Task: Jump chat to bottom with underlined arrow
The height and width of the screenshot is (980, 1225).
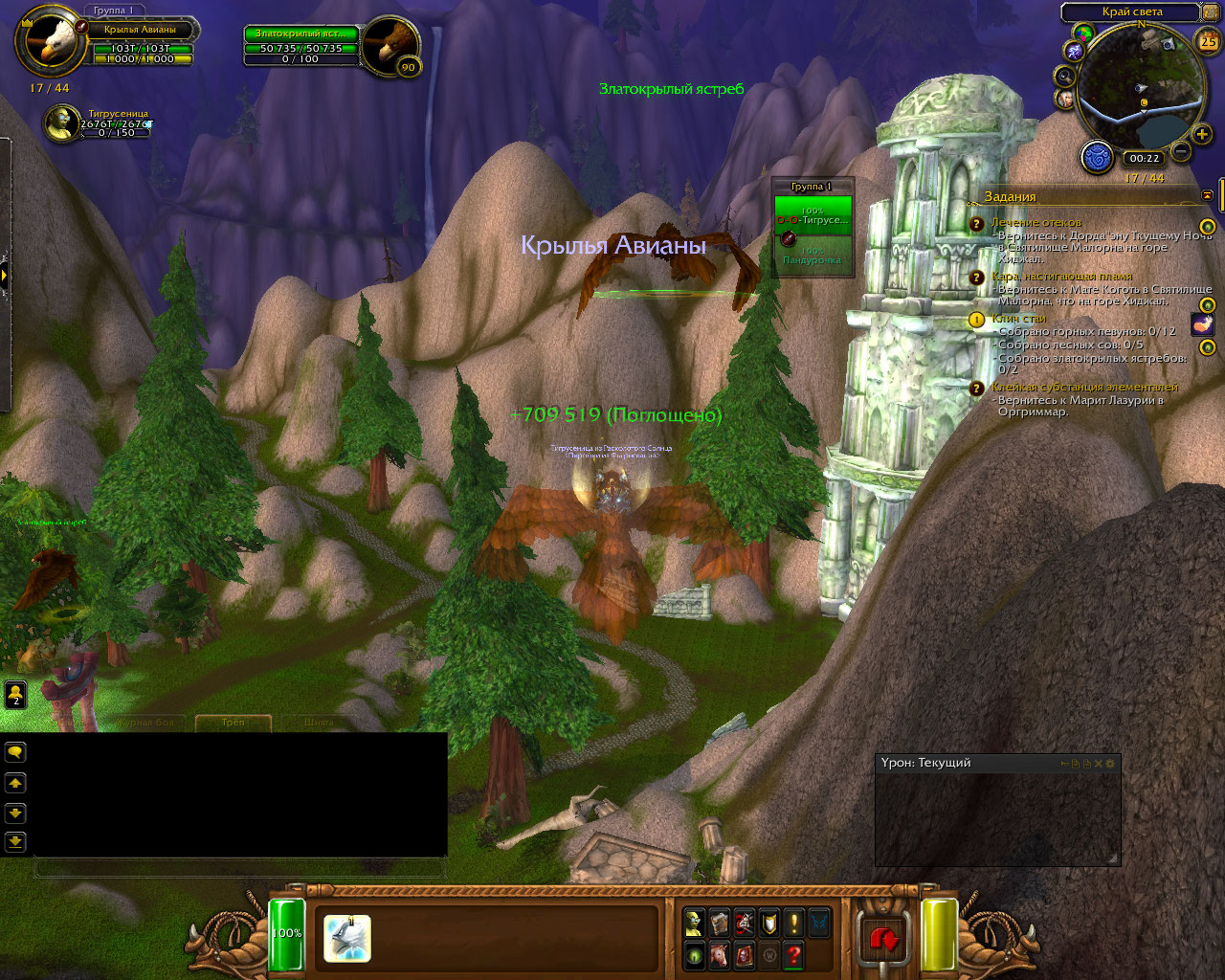Action: (x=15, y=841)
